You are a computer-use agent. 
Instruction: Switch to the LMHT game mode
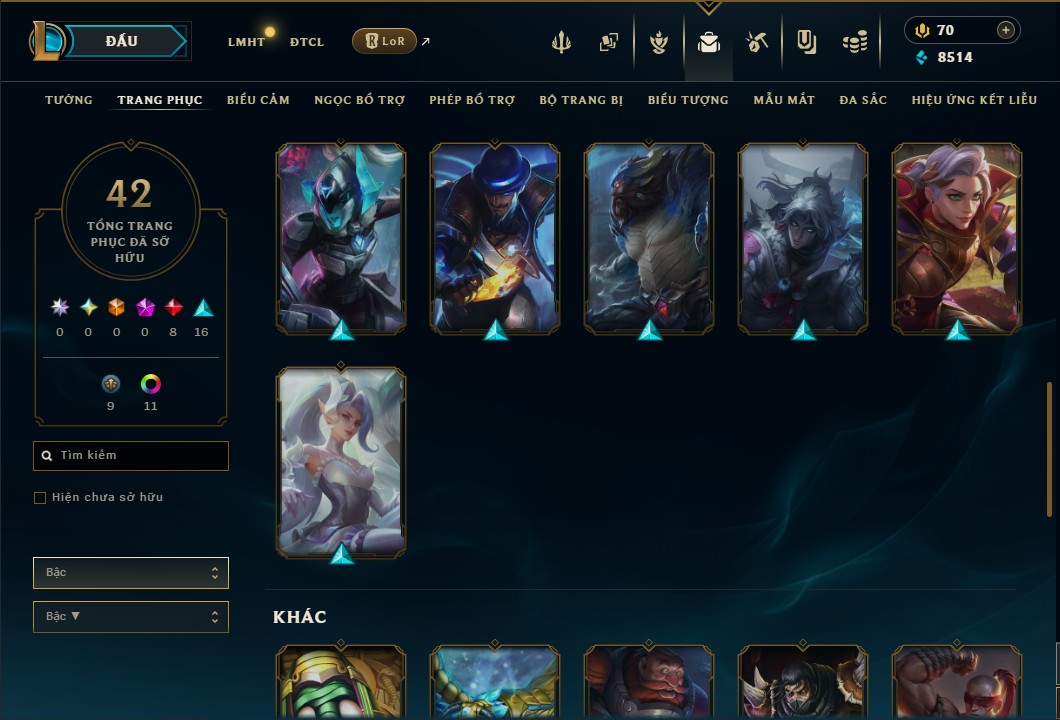246,42
